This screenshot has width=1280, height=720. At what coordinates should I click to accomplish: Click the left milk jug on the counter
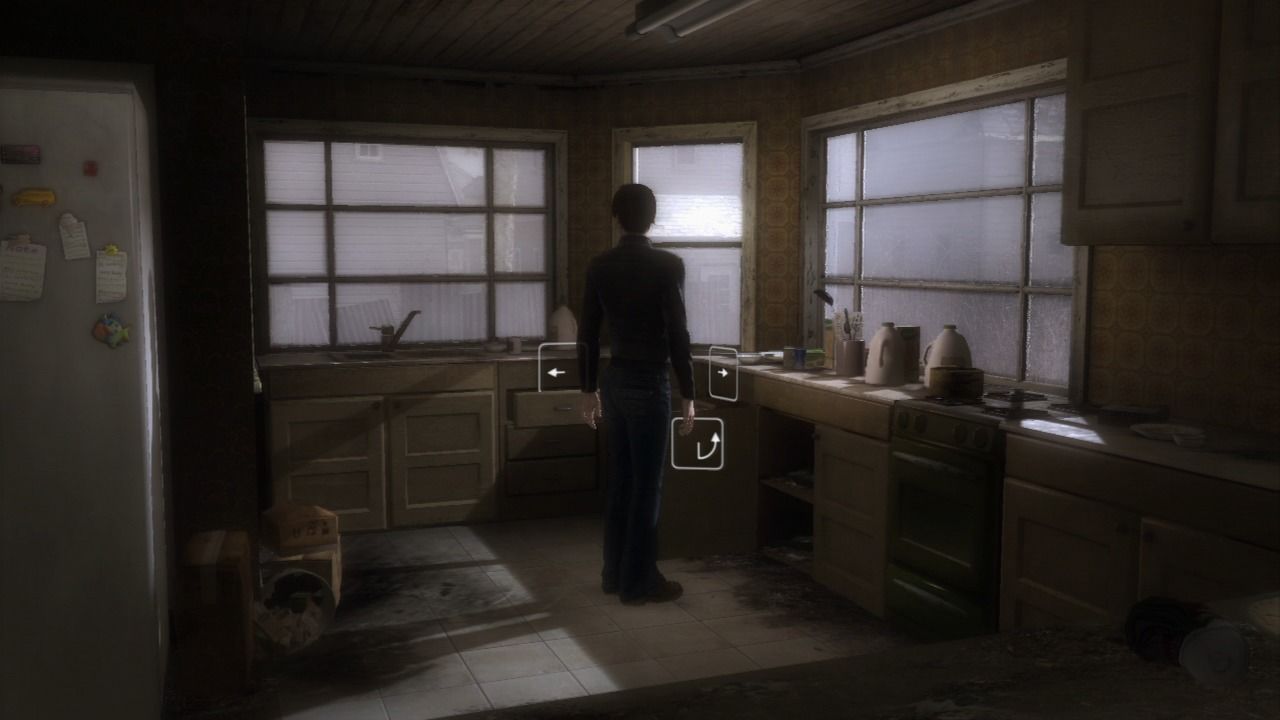(x=887, y=354)
